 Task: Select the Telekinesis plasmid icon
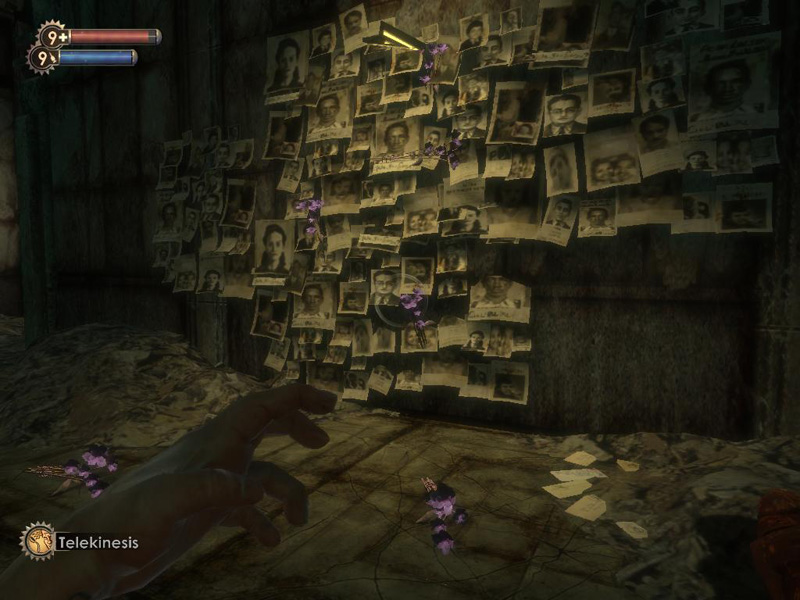38,542
